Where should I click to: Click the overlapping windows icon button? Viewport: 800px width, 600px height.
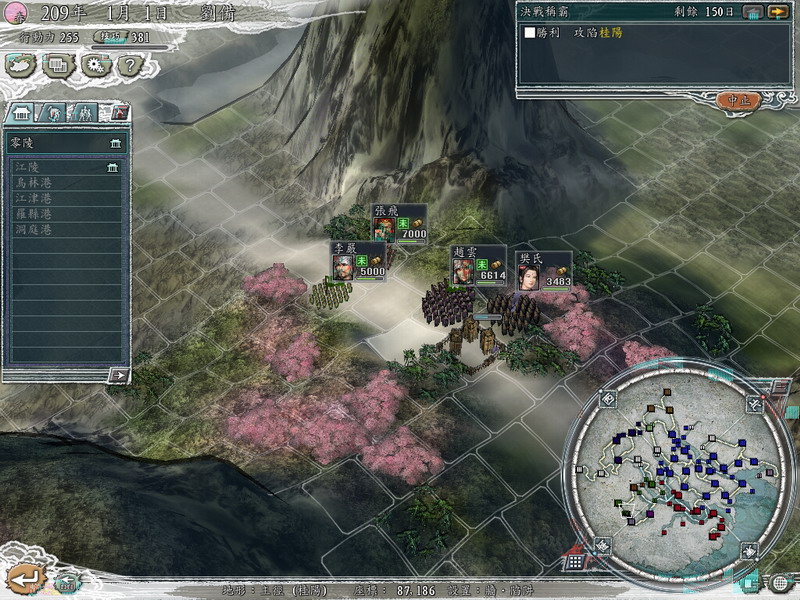coord(58,65)
